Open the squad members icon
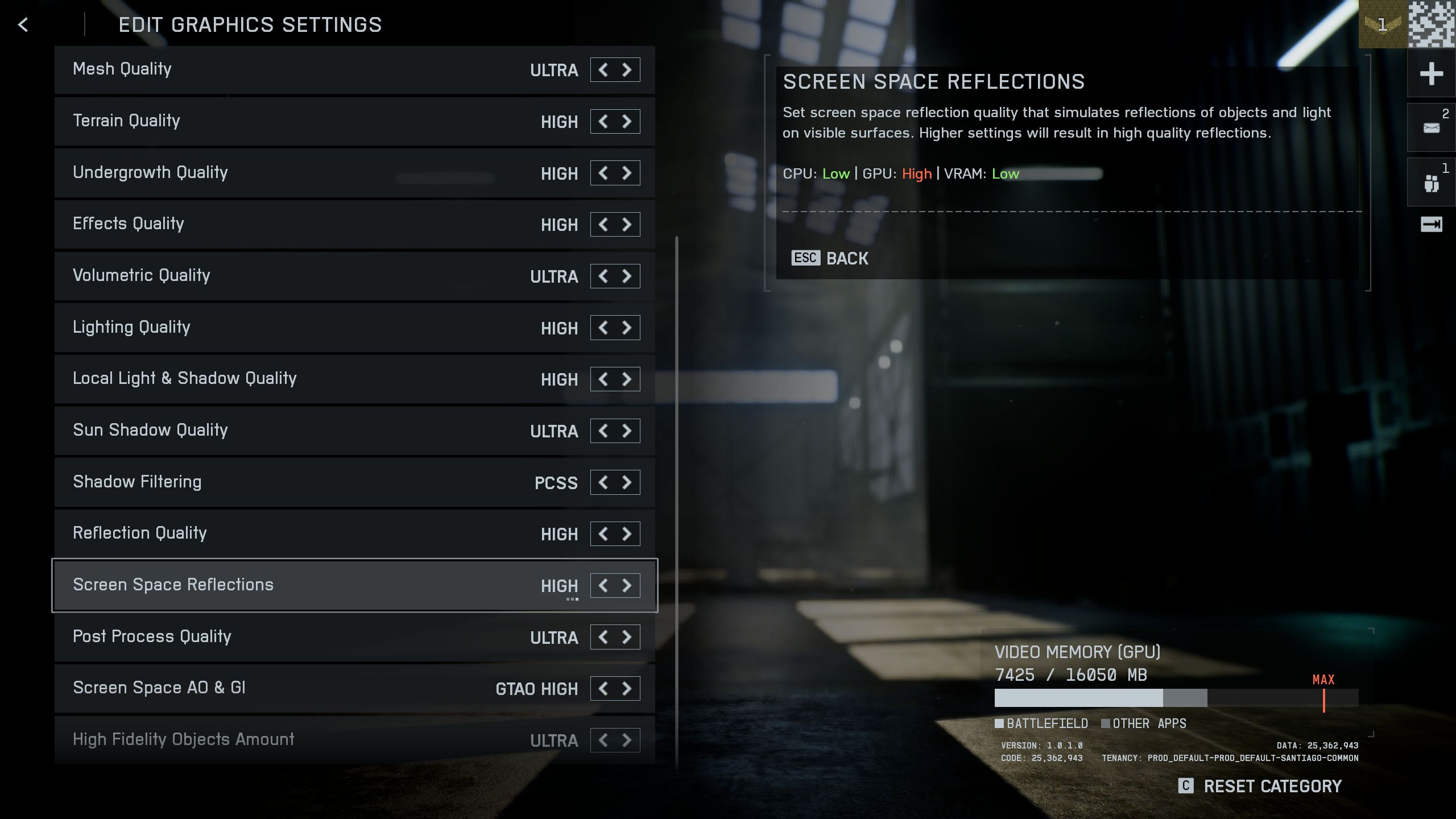 point(1431,183)
